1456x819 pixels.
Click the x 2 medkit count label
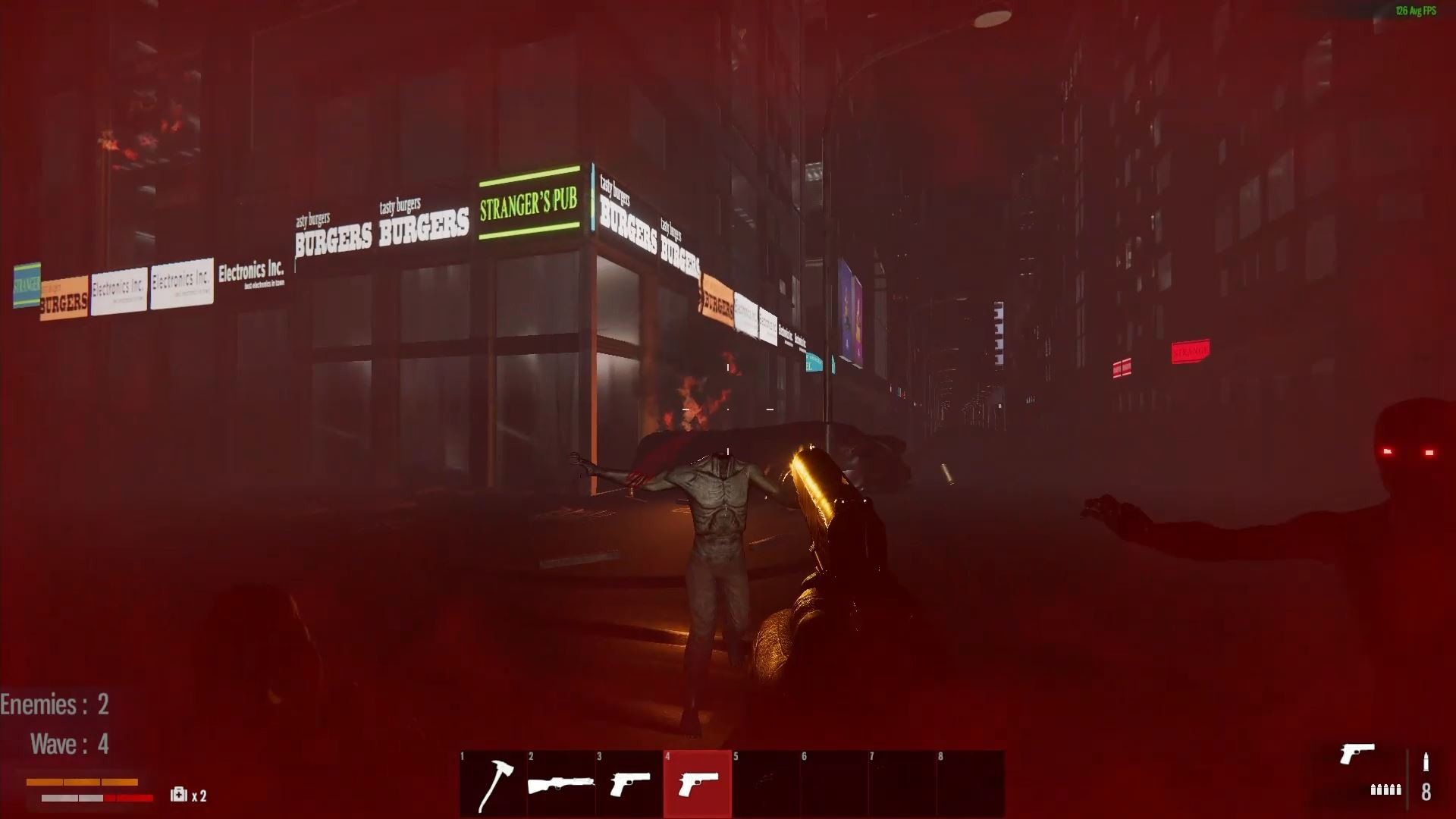pos(199,796)
